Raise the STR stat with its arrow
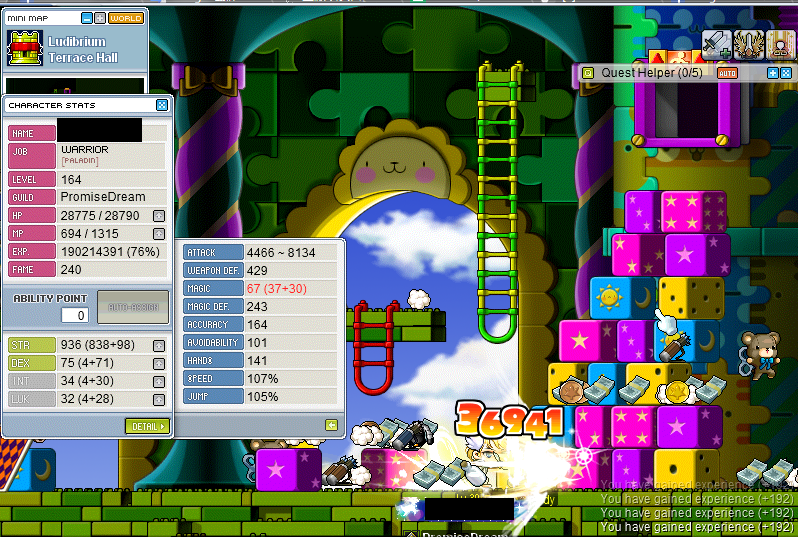The width and height of the screenshot is (798, 537). [158, 345]
